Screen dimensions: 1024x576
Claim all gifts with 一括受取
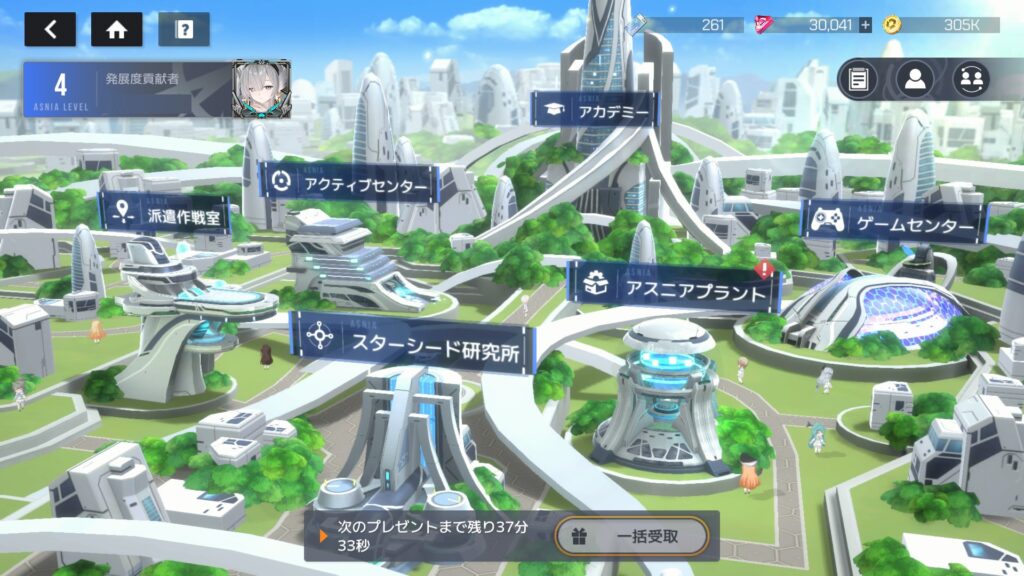(632, 537)
